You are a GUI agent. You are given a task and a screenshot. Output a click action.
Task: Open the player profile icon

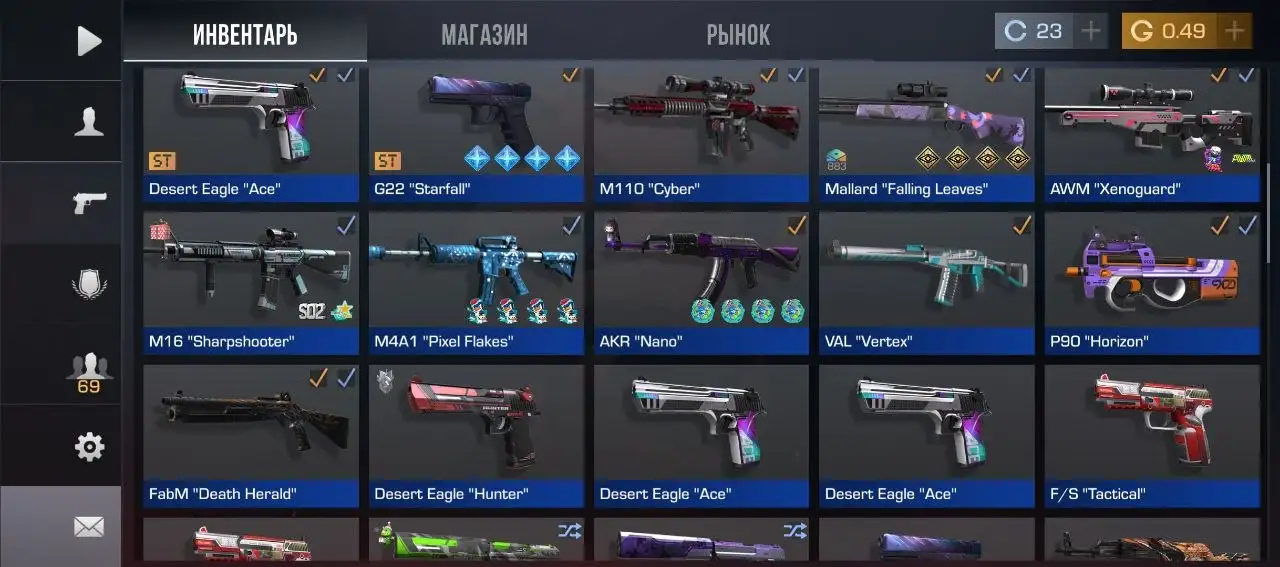(x=89, y=122)
